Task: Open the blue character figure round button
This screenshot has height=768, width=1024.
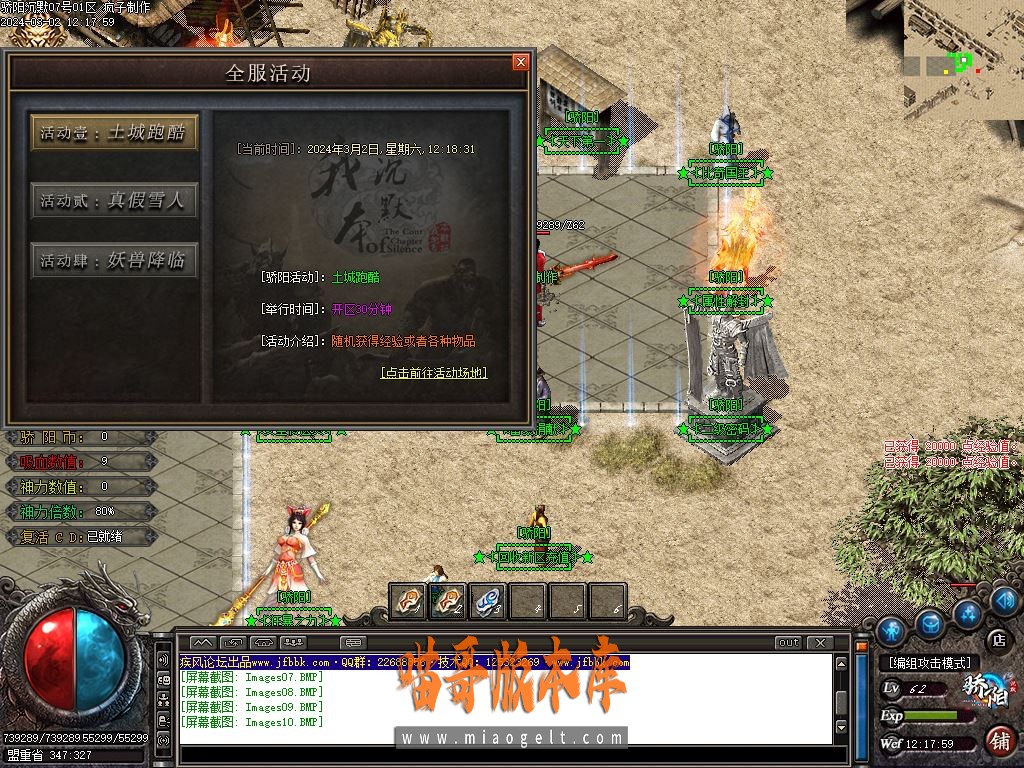Action: 890,631
